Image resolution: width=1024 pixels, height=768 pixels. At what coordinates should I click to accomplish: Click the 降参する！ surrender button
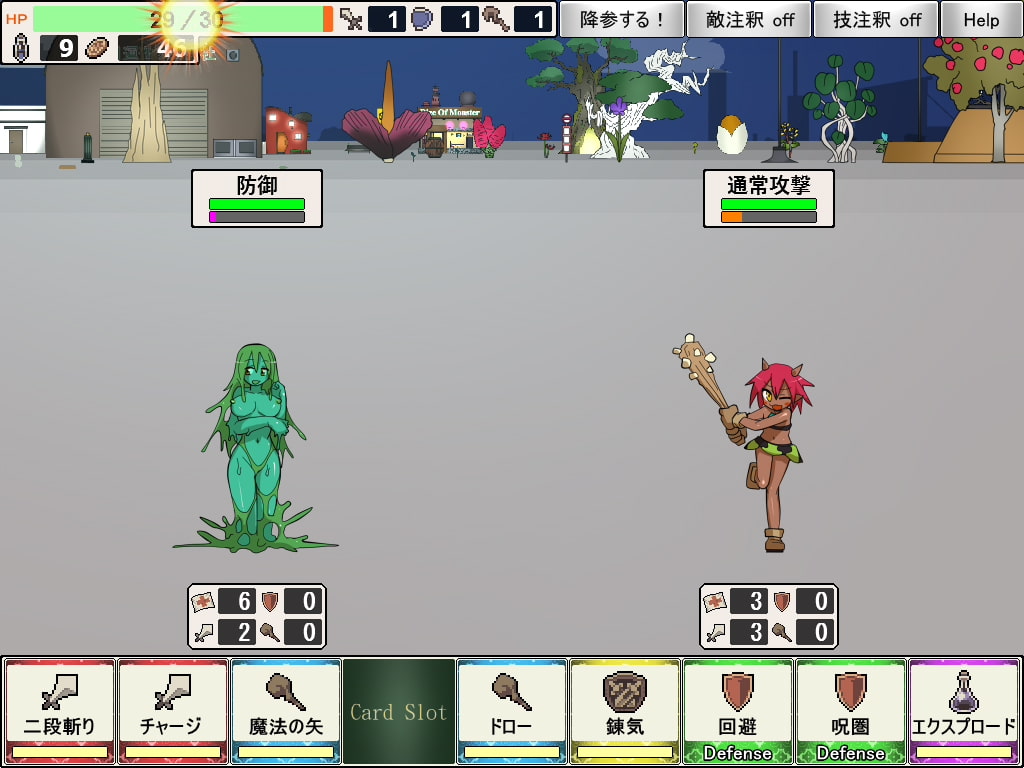[621, 19]
